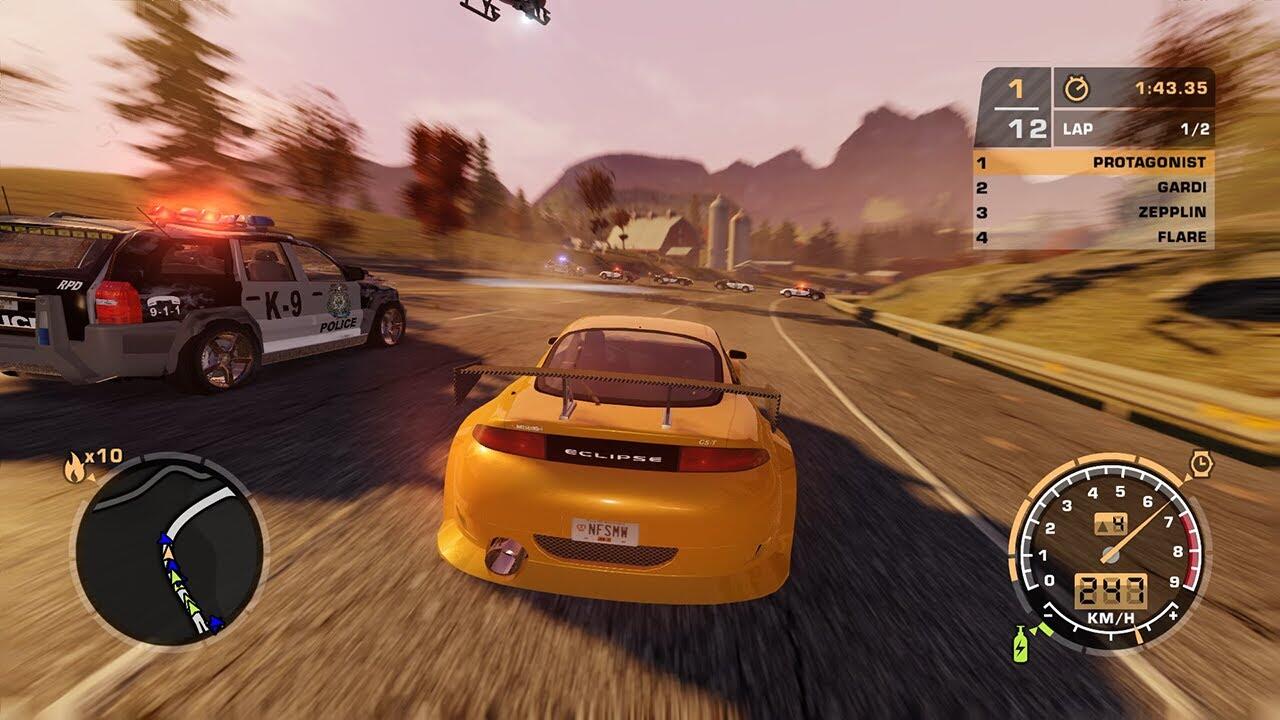Image resolution: width=1280 pixels, height=720 pixels.
Task: Click the flame heat multiplier icon
Action: (75, 466)
